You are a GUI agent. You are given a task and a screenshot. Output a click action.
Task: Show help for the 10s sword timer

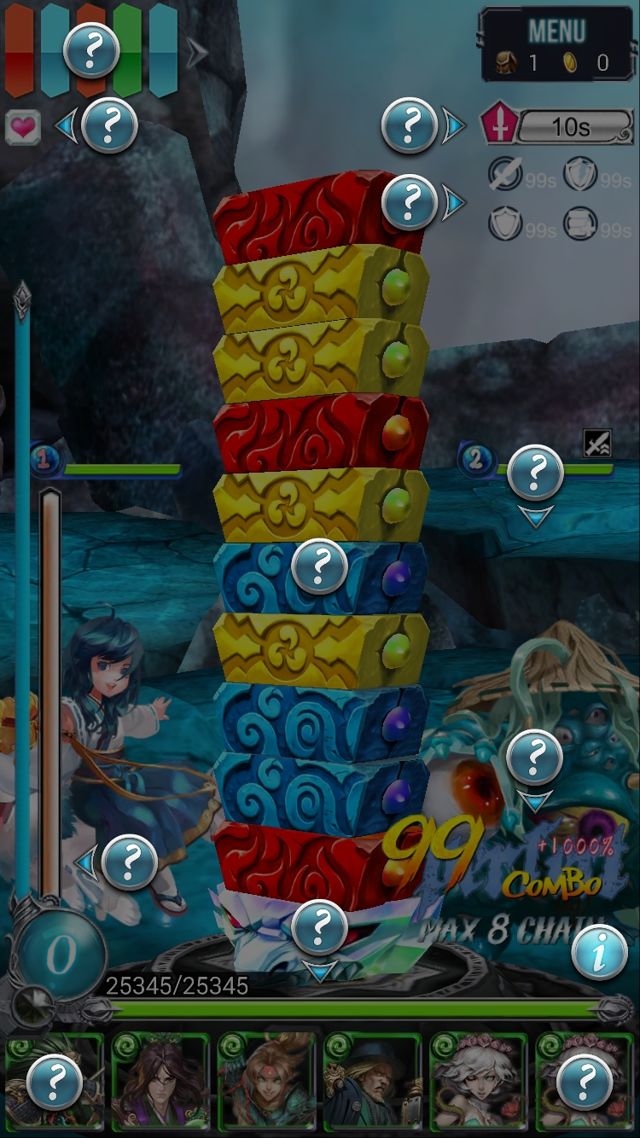click(x=409, y=126)
